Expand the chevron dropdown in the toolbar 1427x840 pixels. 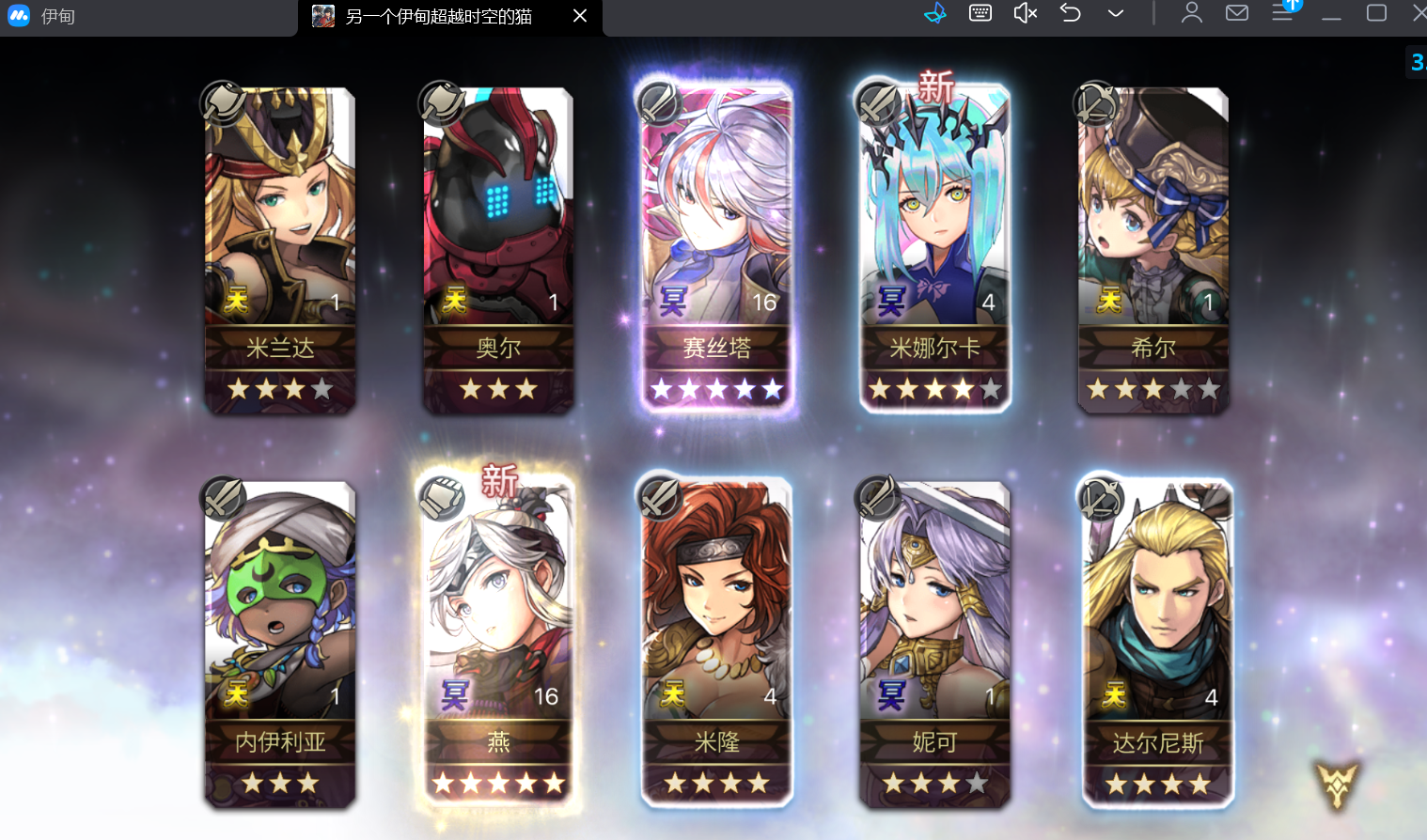1115,13
